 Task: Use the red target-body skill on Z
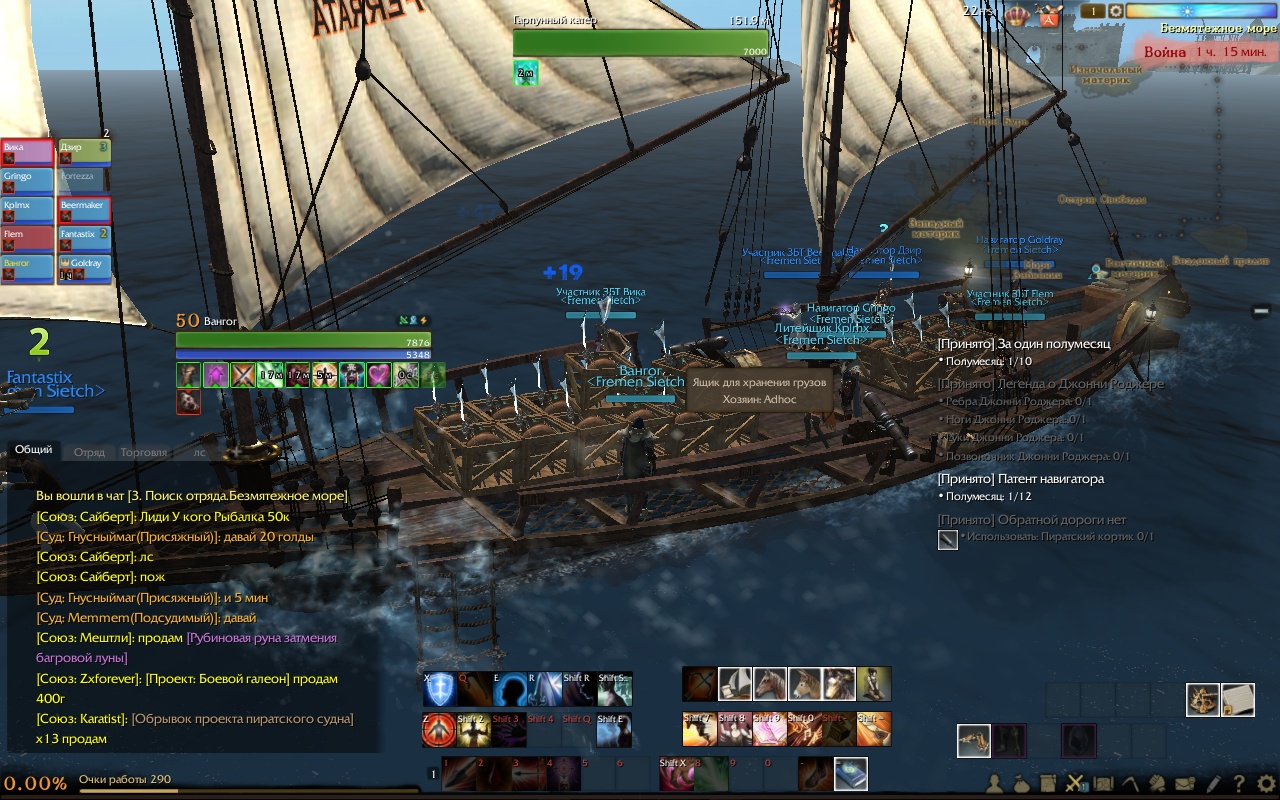(x=440, y=730)
